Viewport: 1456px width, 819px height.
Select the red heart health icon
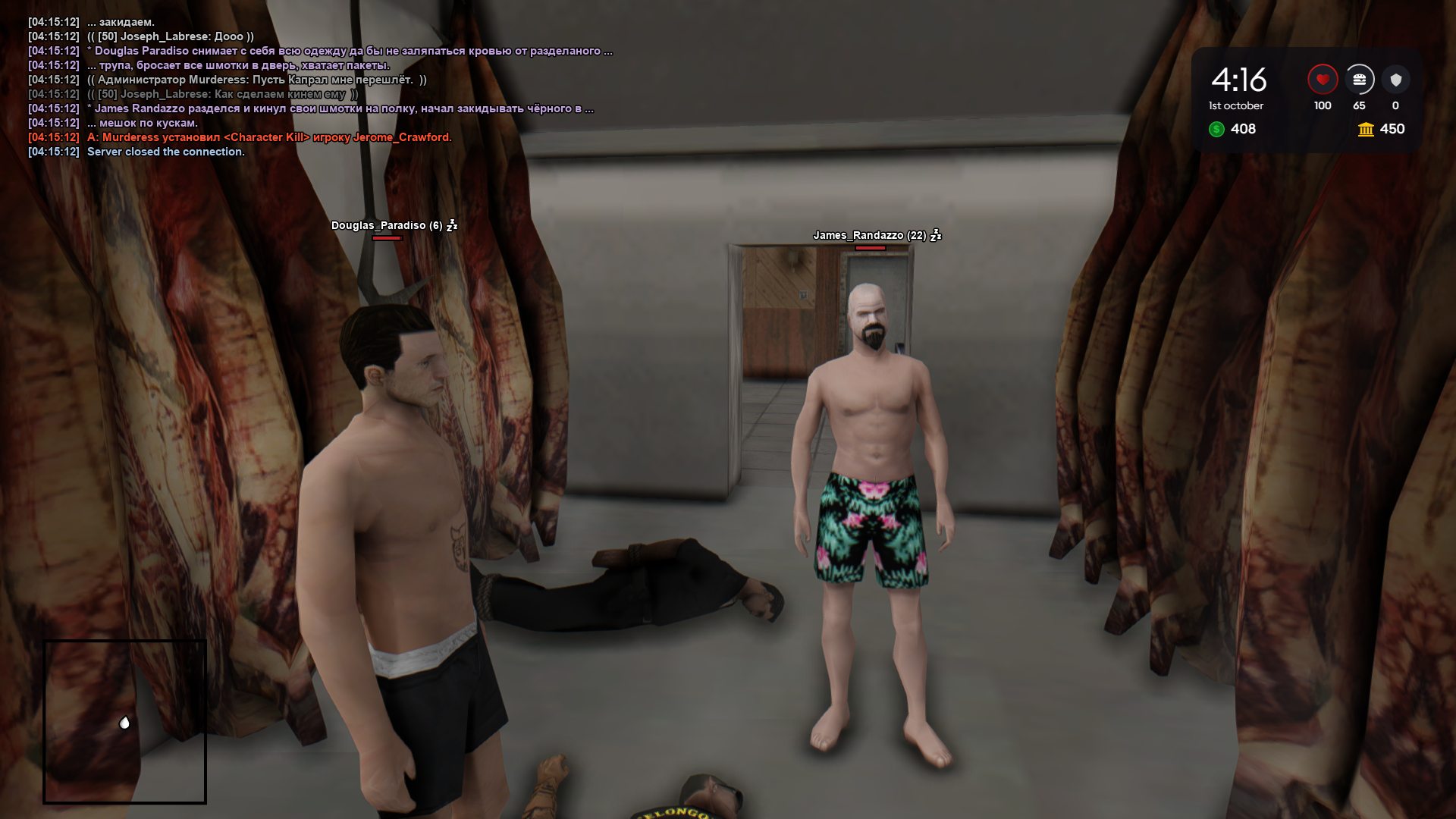(x=1323, y=80)
